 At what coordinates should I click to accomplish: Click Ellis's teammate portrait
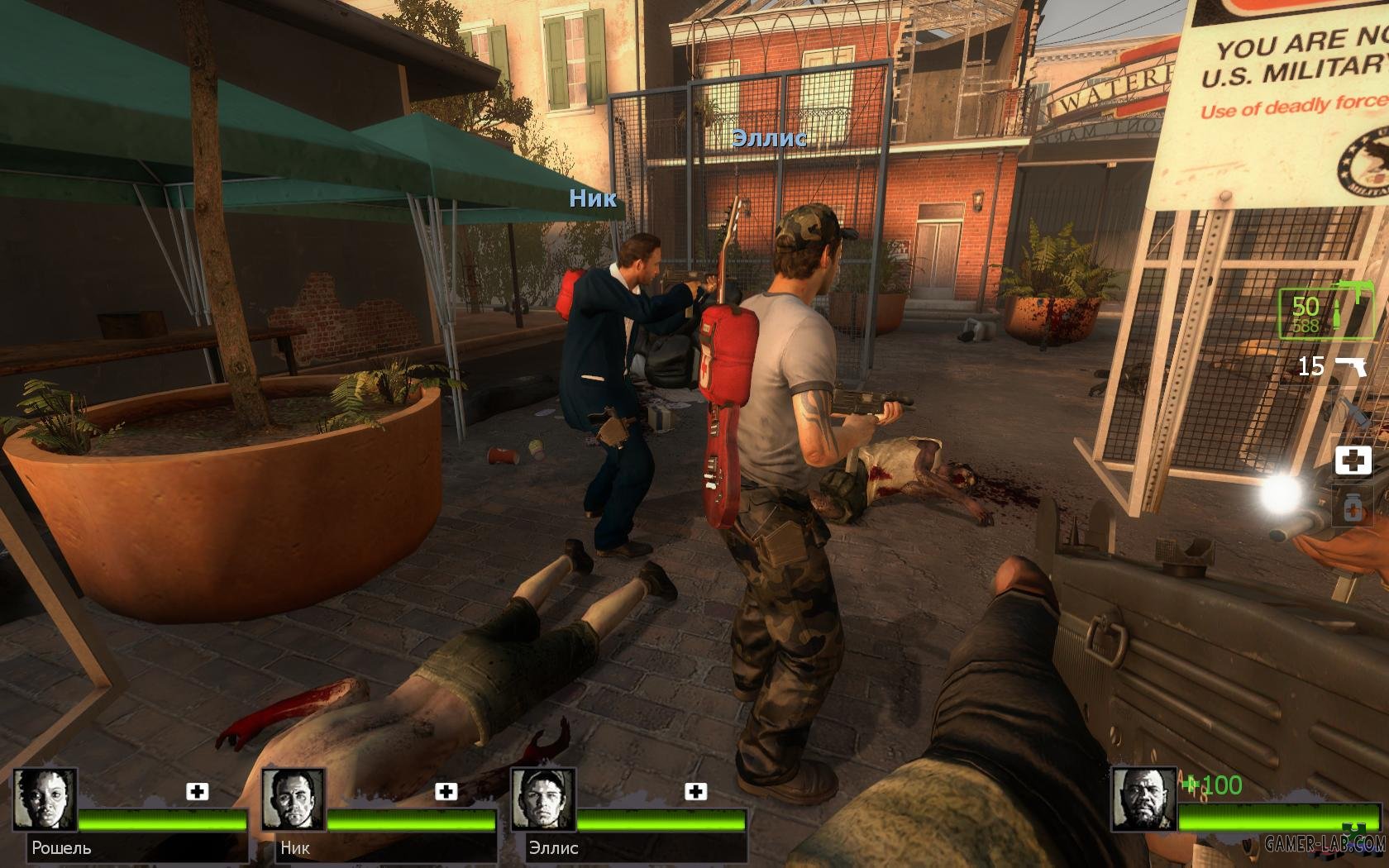click(x=542, y=799)
